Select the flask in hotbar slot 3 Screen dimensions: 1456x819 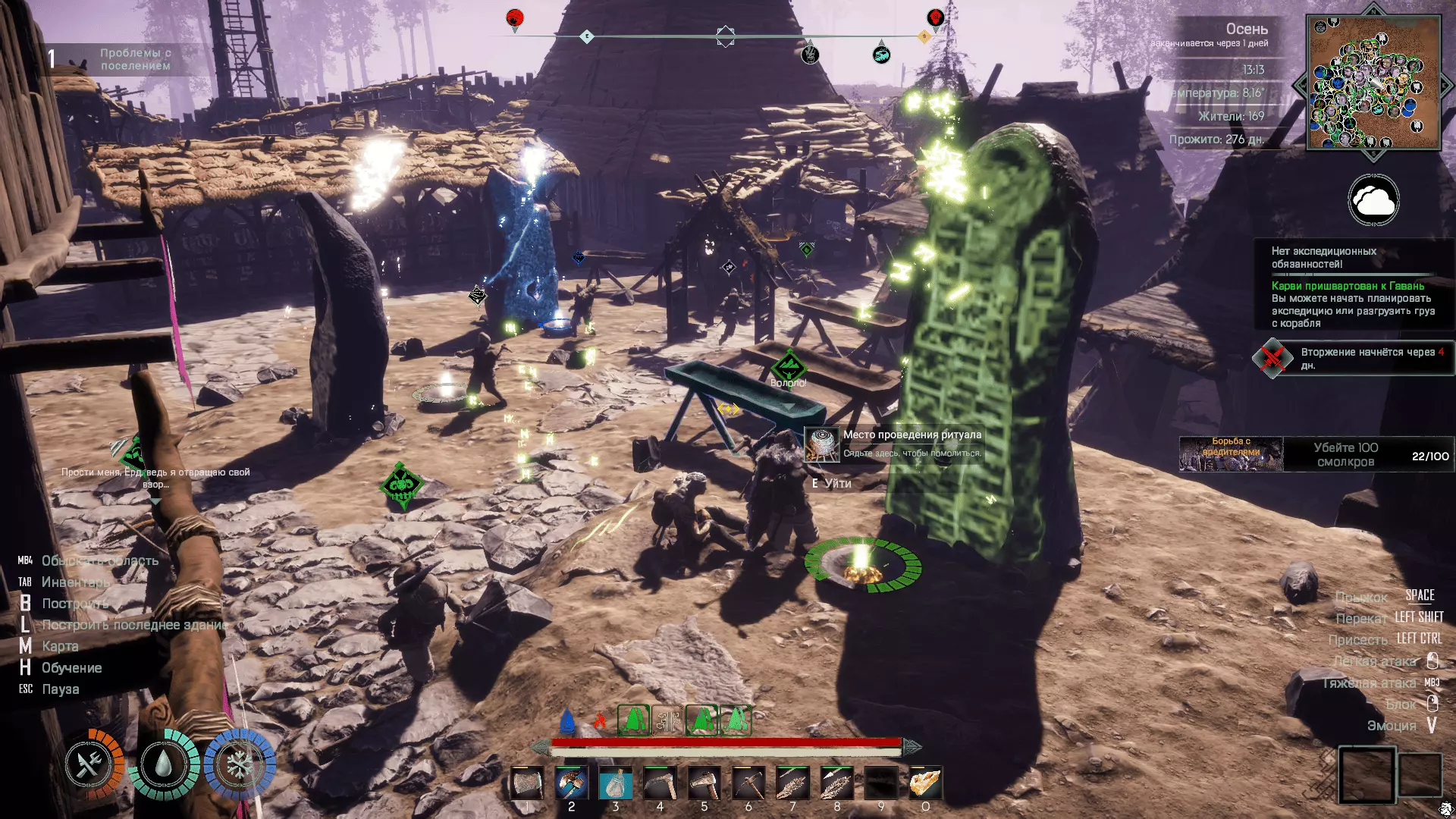616,783
